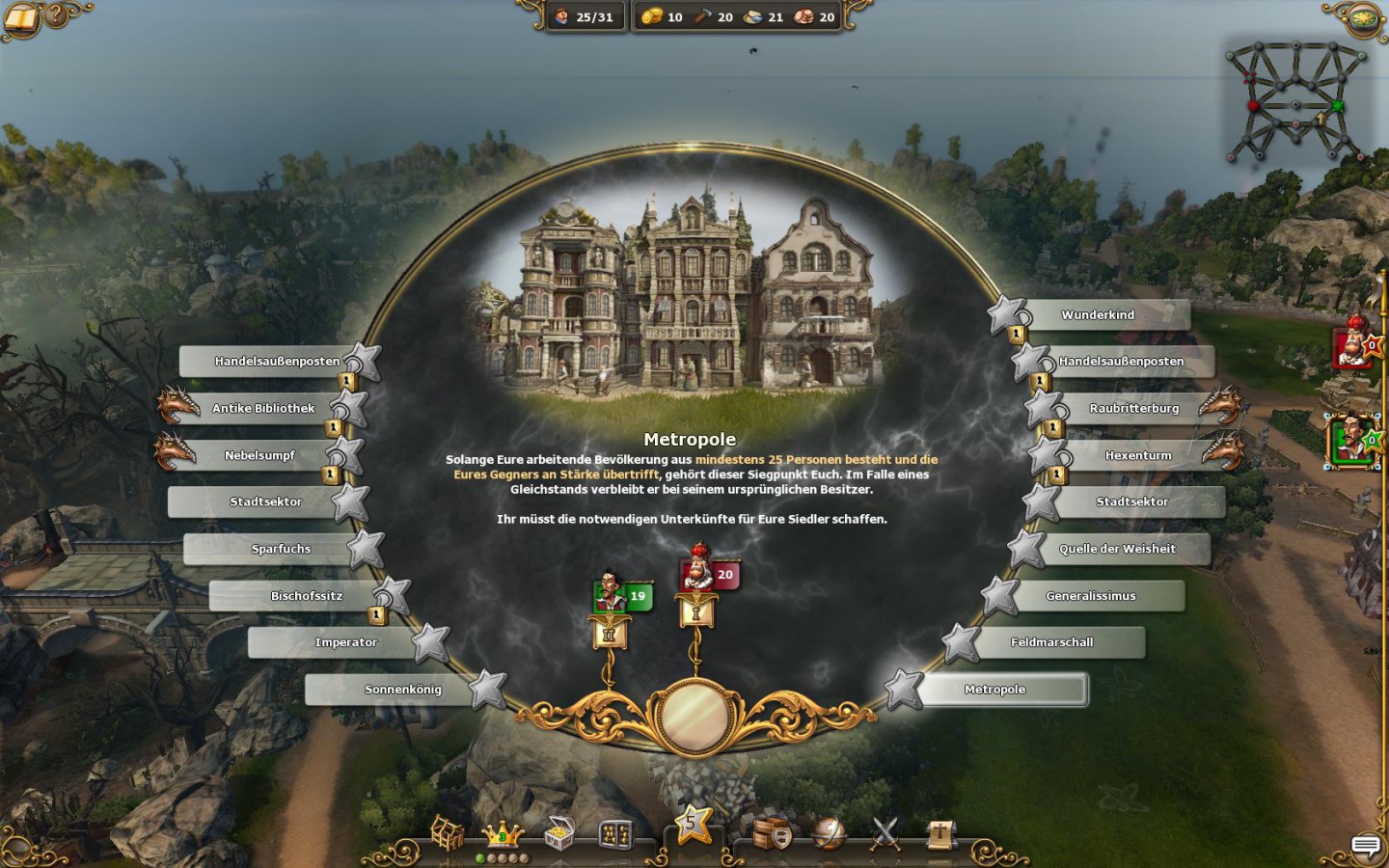Show the Nebelsumpf victory point

259,455
